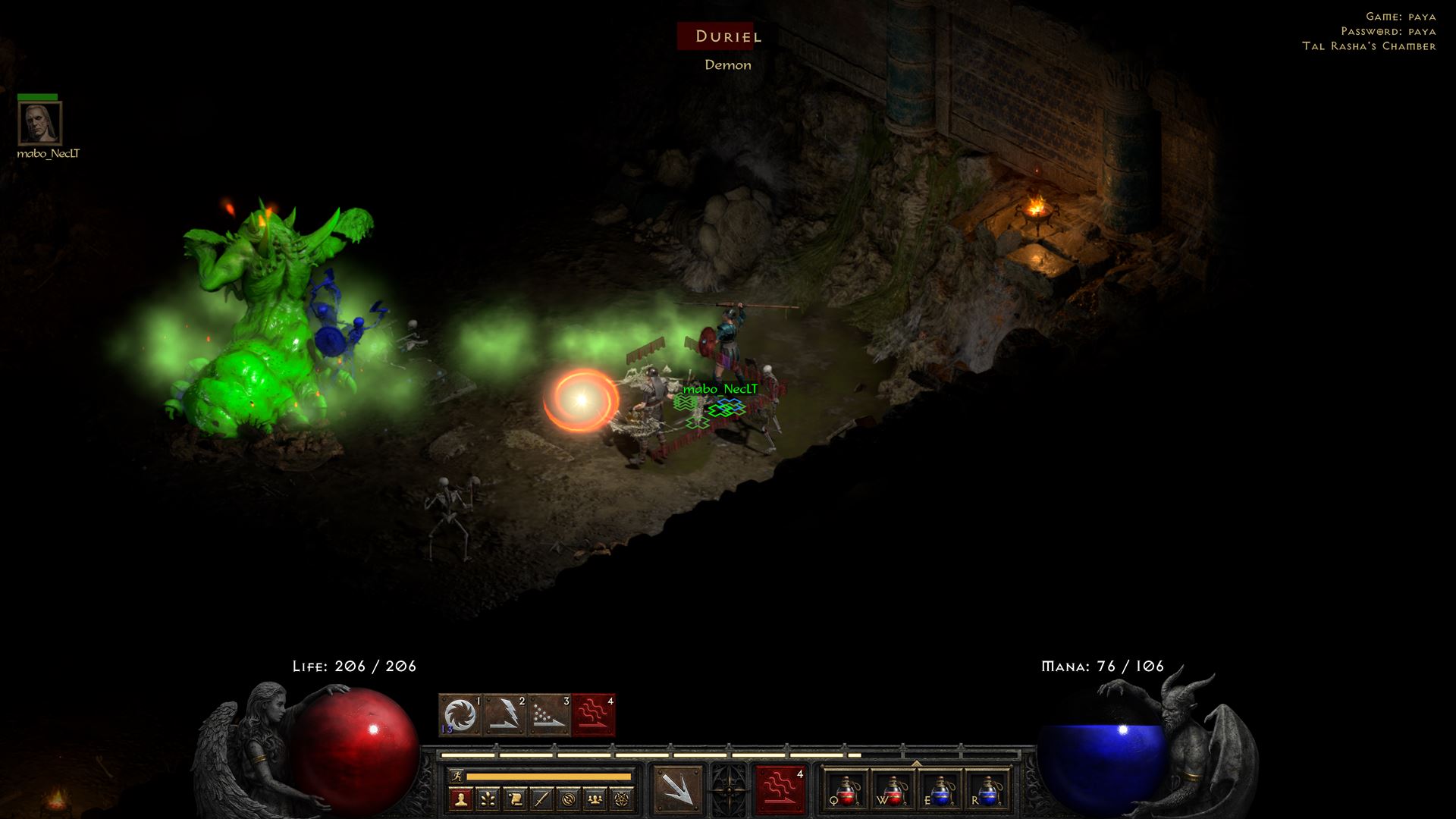Open the sword icon panel button

click(x=541, y=799)
